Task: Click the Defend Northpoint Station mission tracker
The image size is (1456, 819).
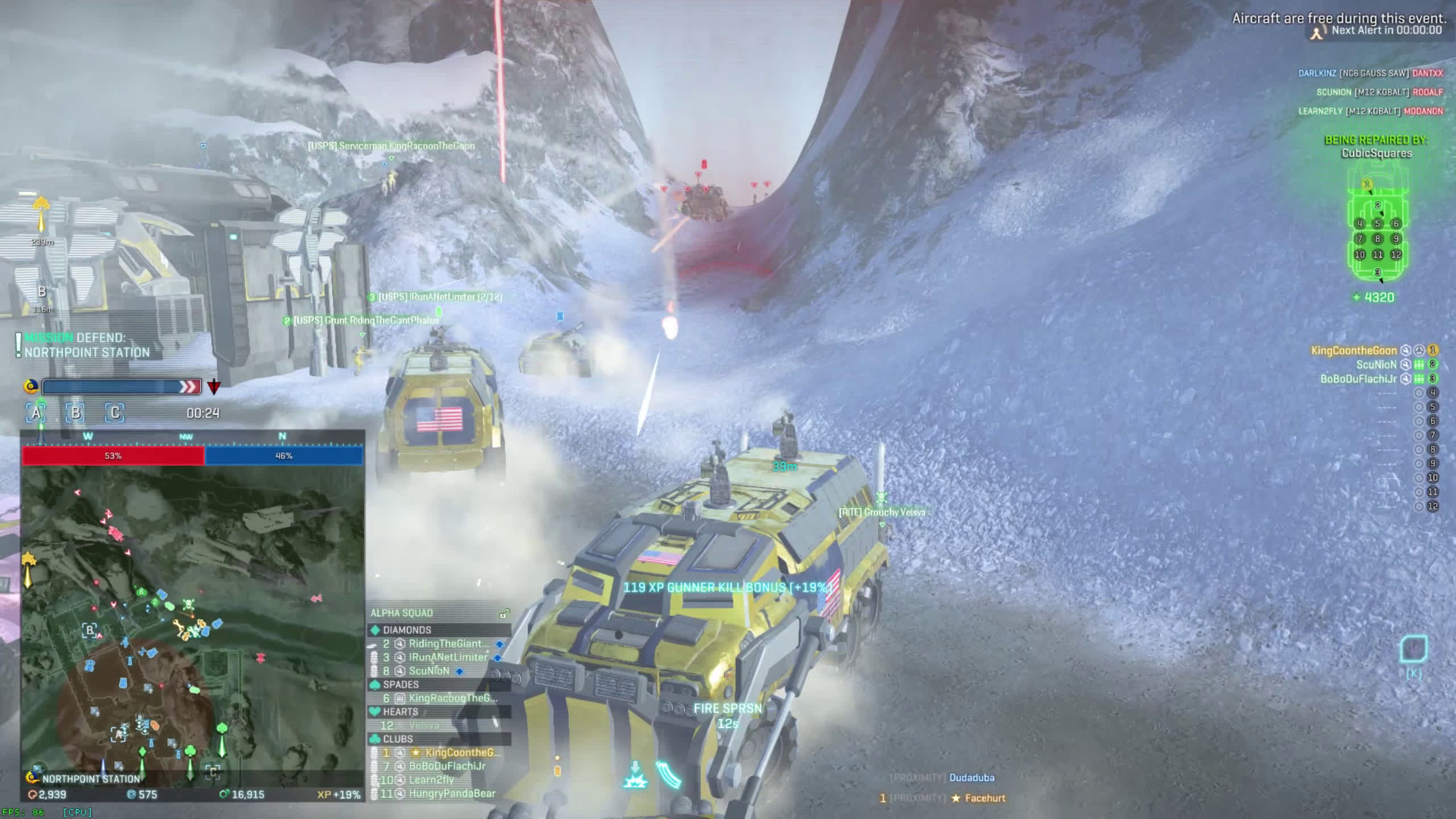Action: (x=86, y=345)
